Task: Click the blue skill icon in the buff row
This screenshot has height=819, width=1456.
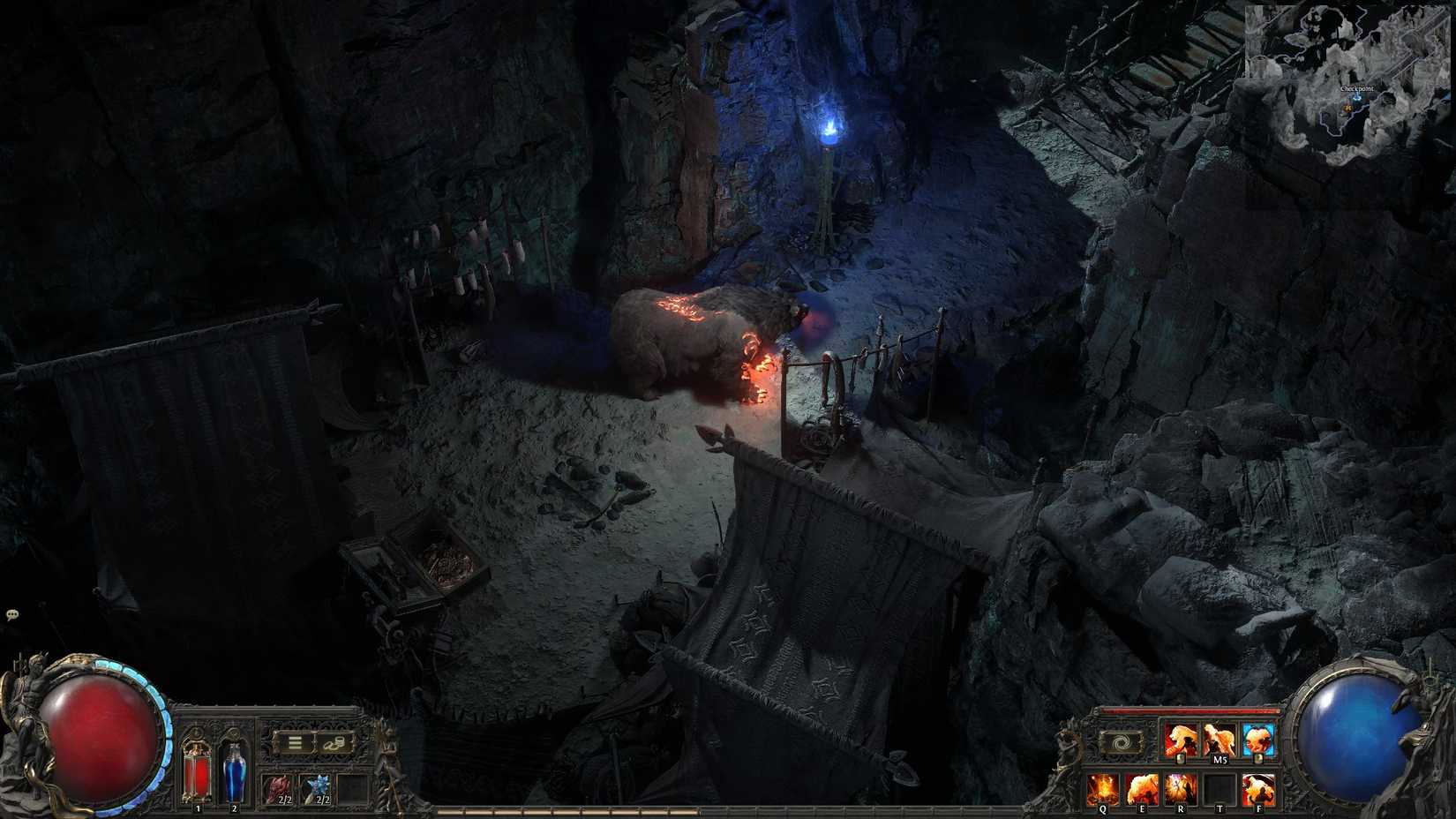Action: tap(1256, 737)
